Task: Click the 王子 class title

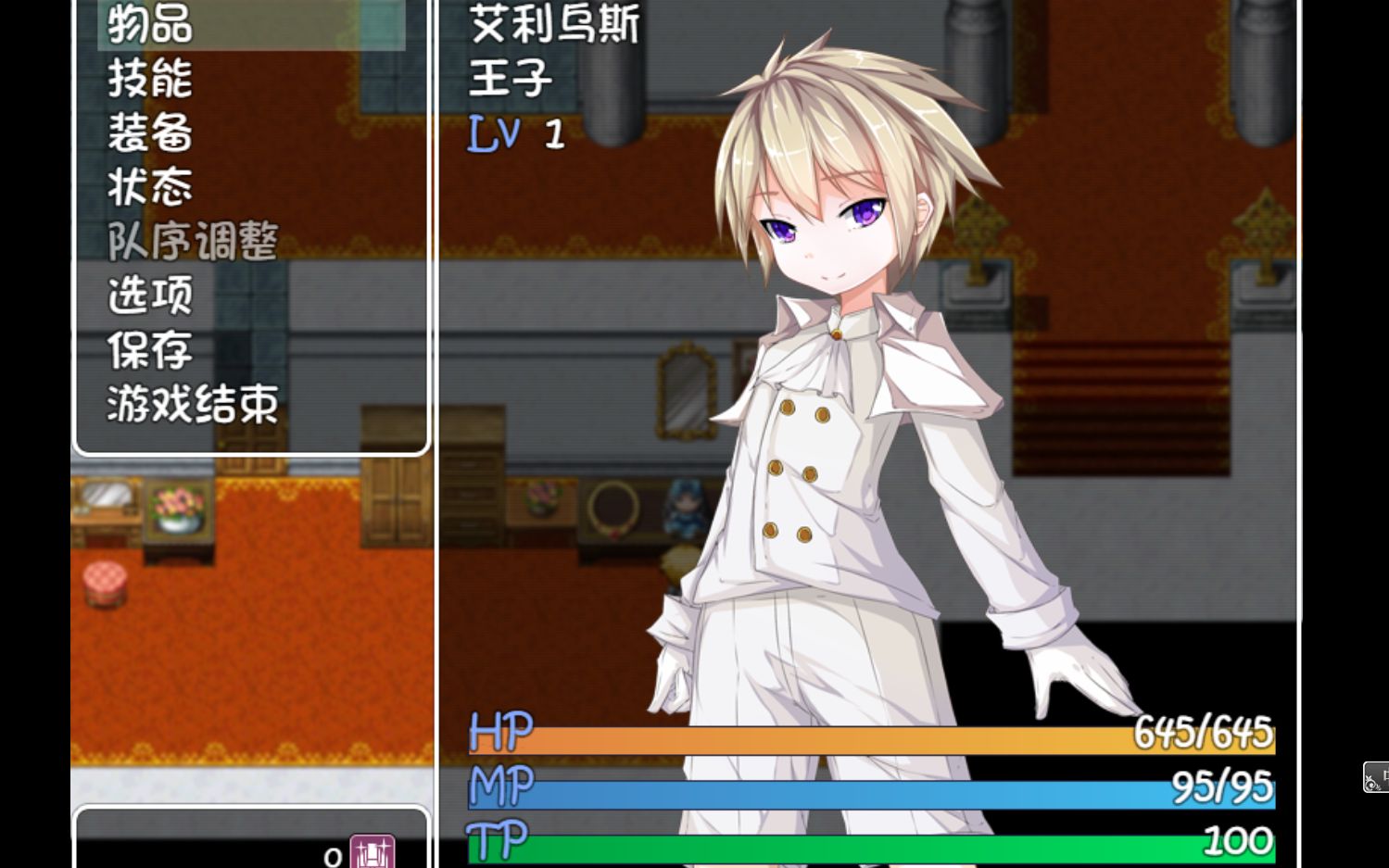Action: tap(510, 79)
